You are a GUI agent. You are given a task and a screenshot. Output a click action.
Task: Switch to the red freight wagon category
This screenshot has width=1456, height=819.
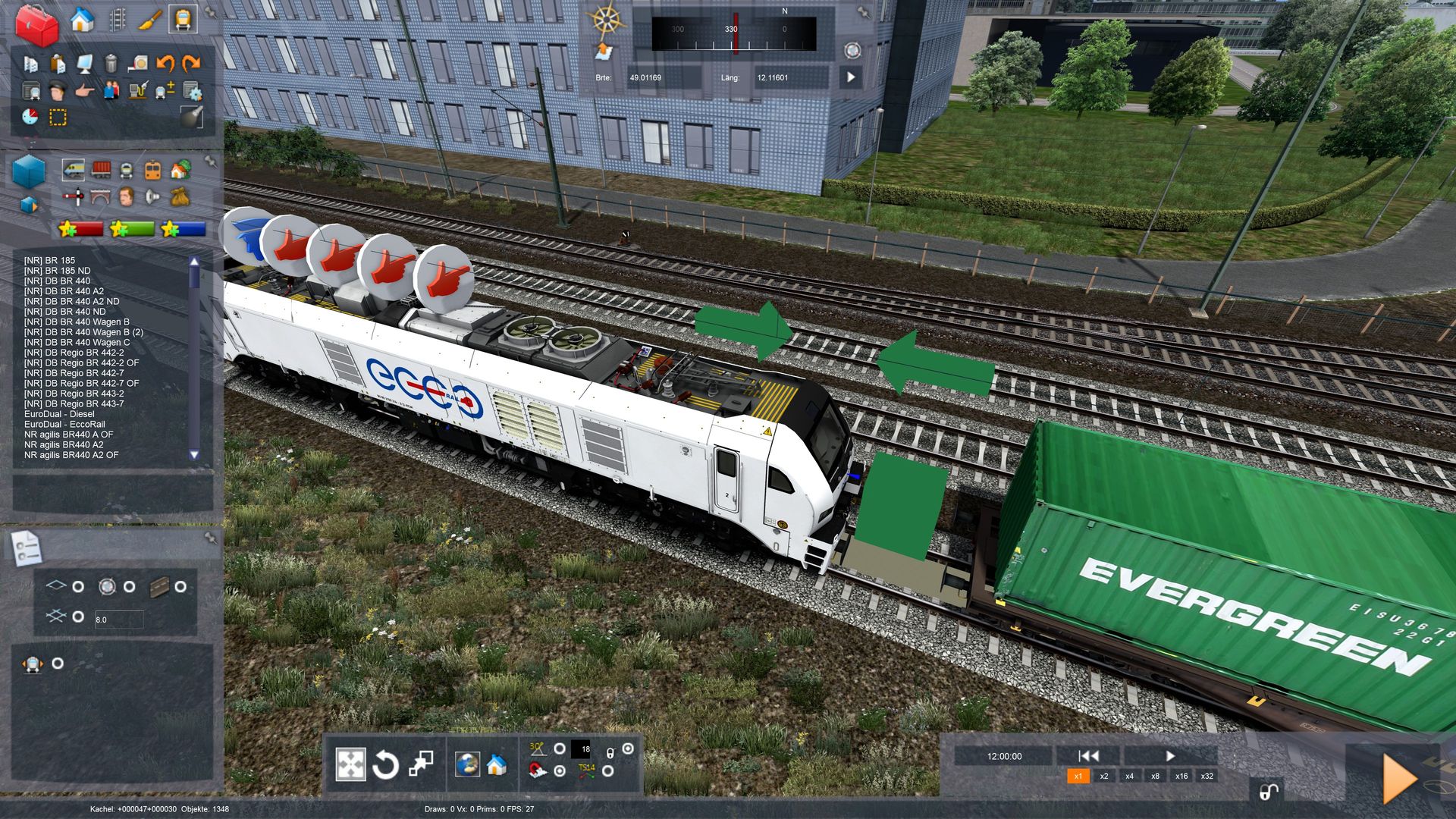pos(101,170)
